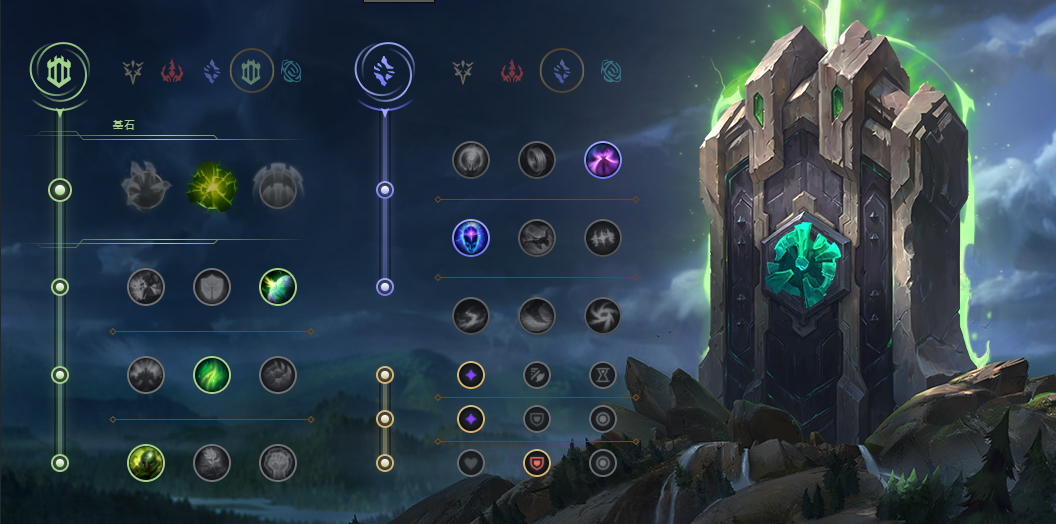The image size is (1056, 524).
Task: Choose the attack speed axe shard
Action: [536, 375]
